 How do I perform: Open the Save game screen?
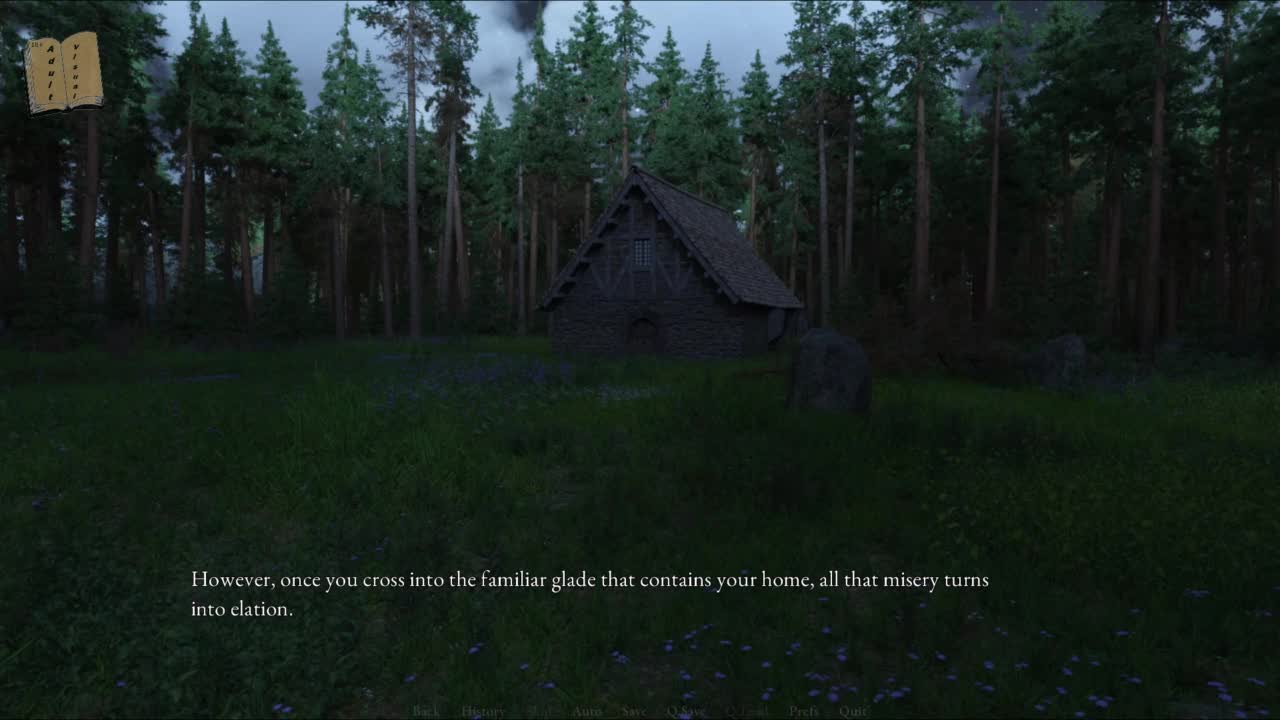click(x=634, y=711)
